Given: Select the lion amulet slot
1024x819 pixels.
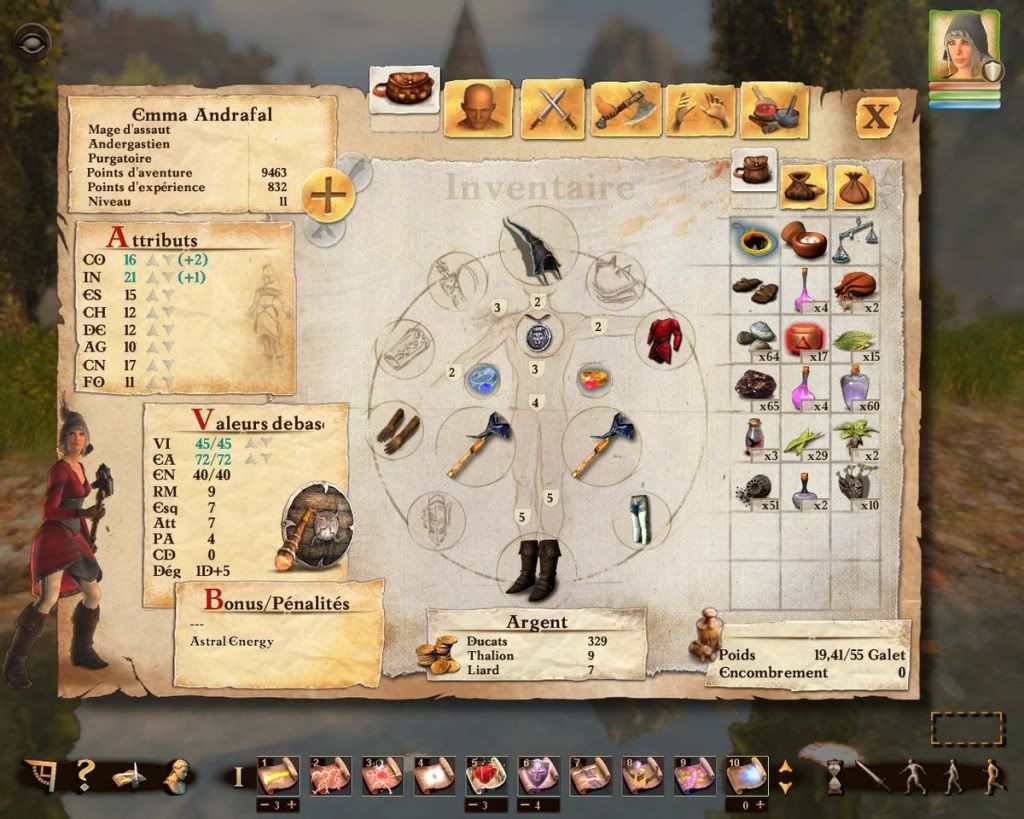Looking at the screenshot, I should 537,335.
